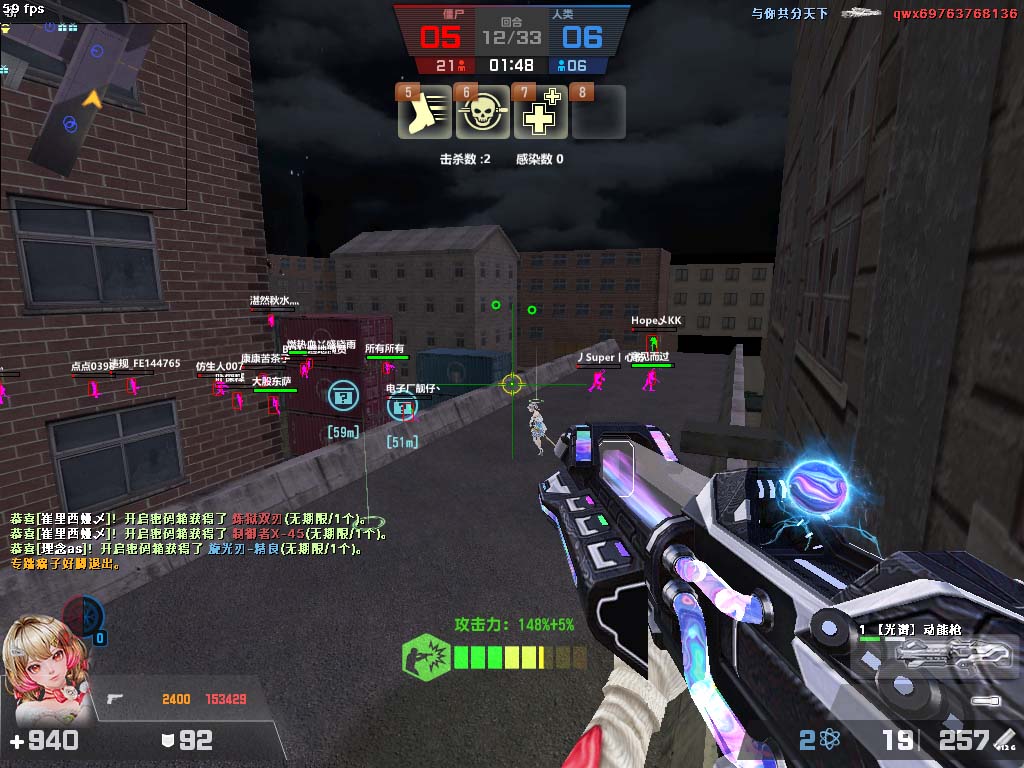1024x768 pixels.
Task: Select the kinetic gun weapon slot
Action: [936, 651]
